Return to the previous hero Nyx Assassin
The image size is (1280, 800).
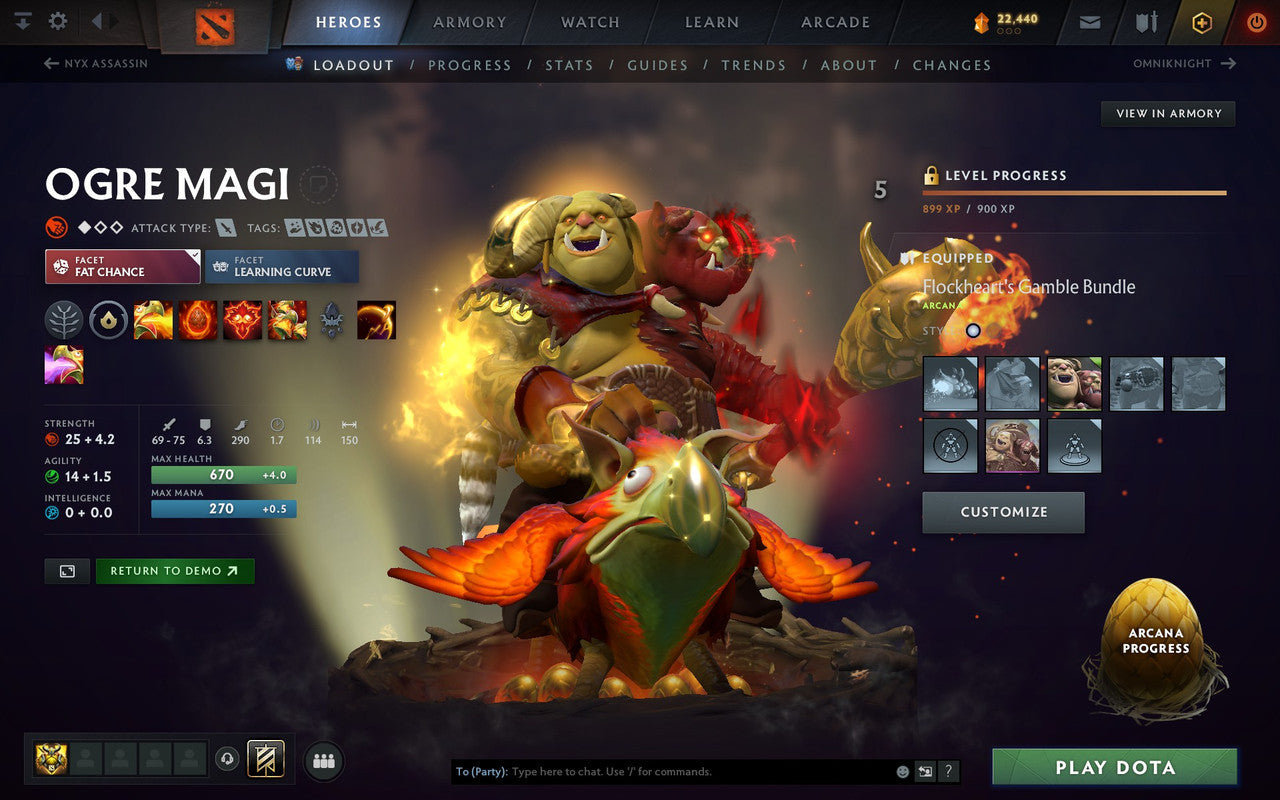97,64
